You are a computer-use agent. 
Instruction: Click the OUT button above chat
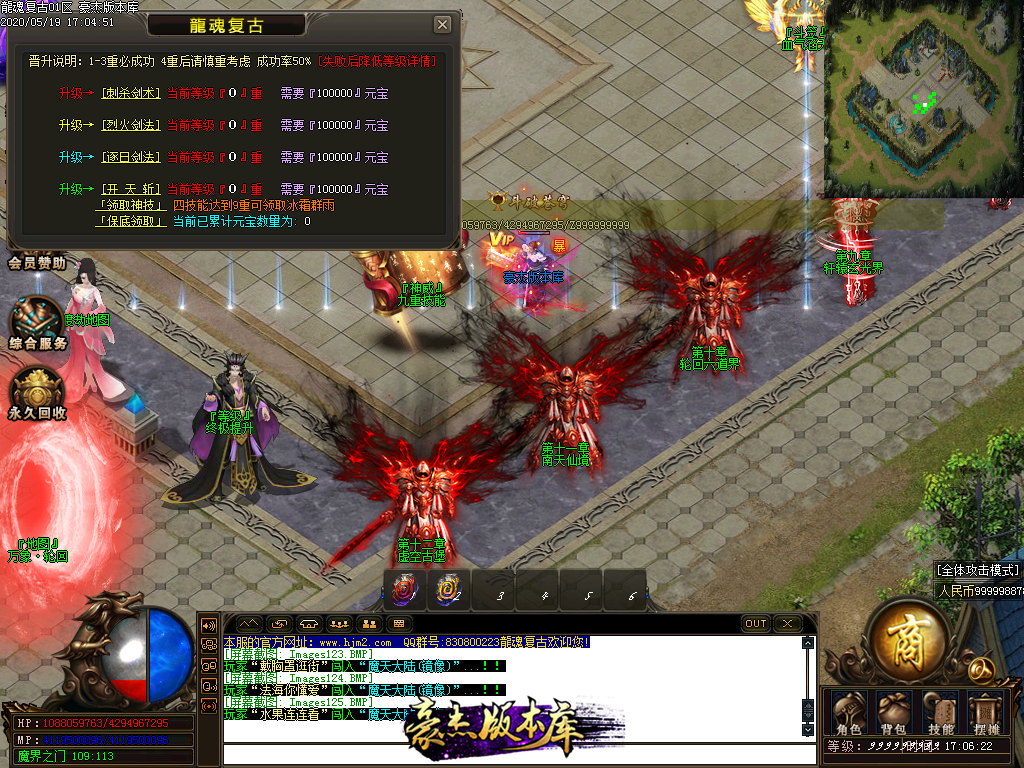click(756, 624)
